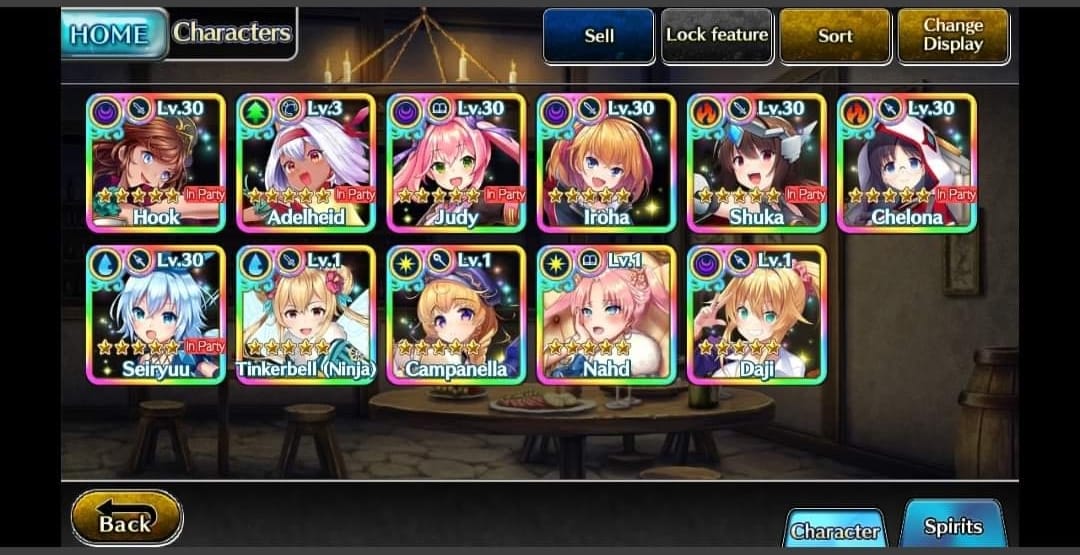1080x555 pixels.
Task: Select the Campanella character card
Action: (x=456, y=314)
